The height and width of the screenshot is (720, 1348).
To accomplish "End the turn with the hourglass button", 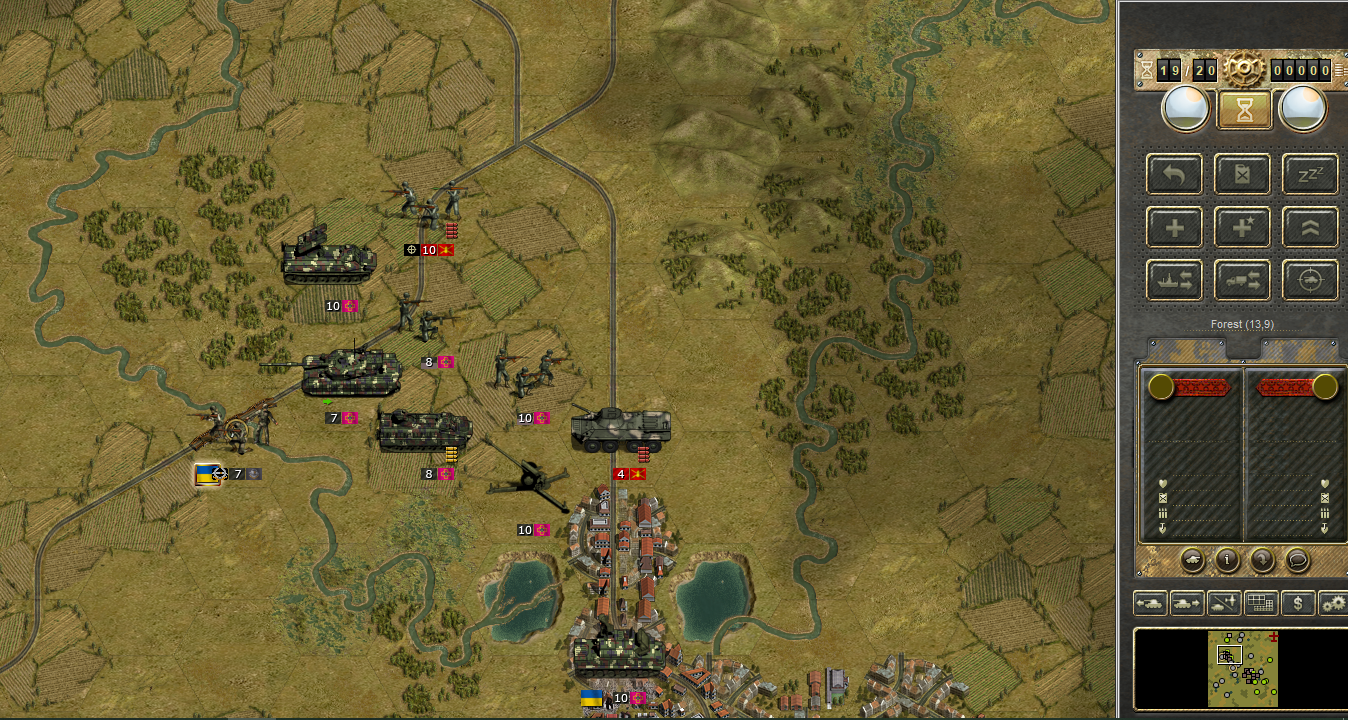I will point(1244,109).
